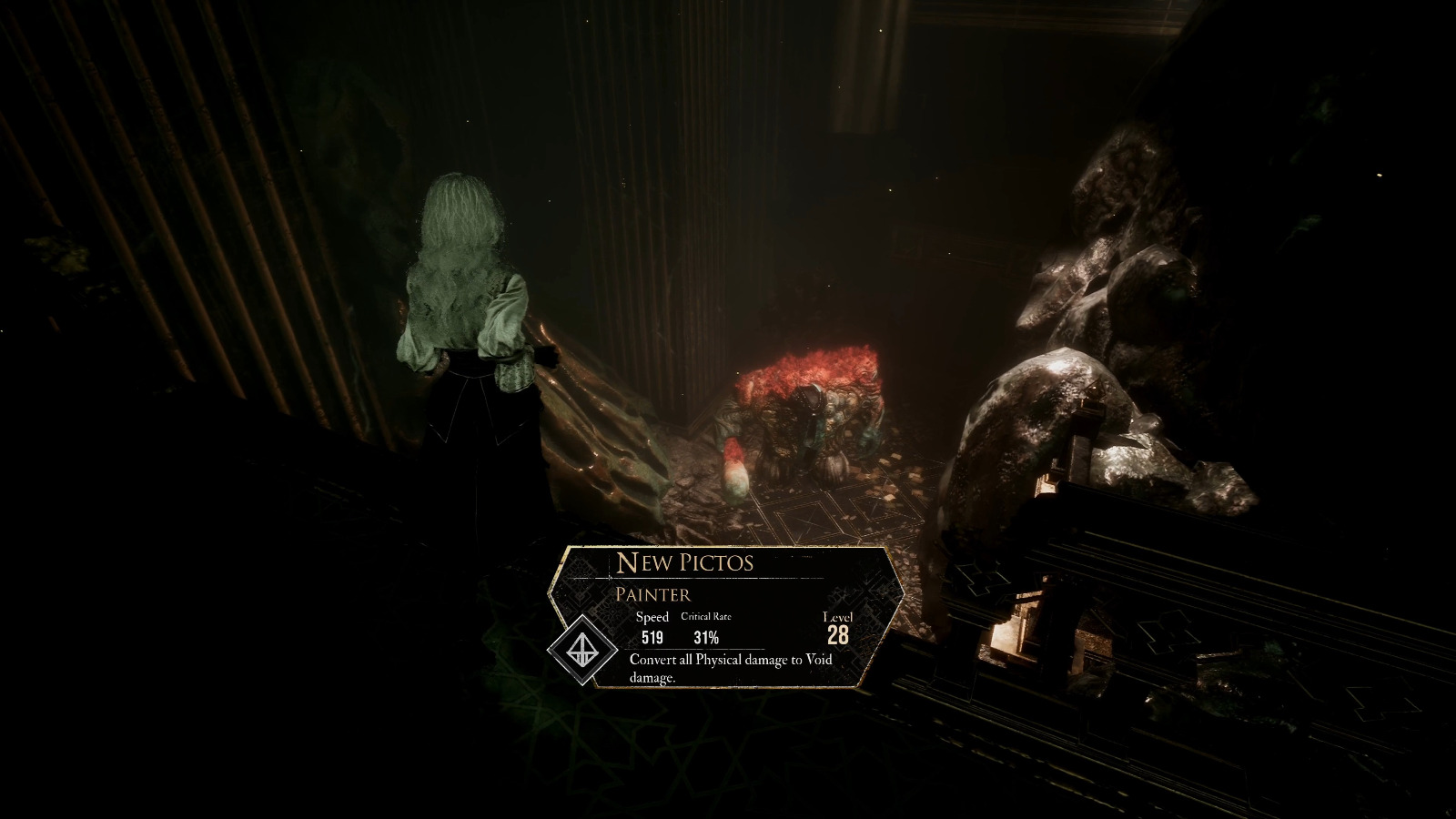Image resolution: width=1456 pixels, height=819 pixels.
Task: Select the Speed stat label
Action: [652, 616]
